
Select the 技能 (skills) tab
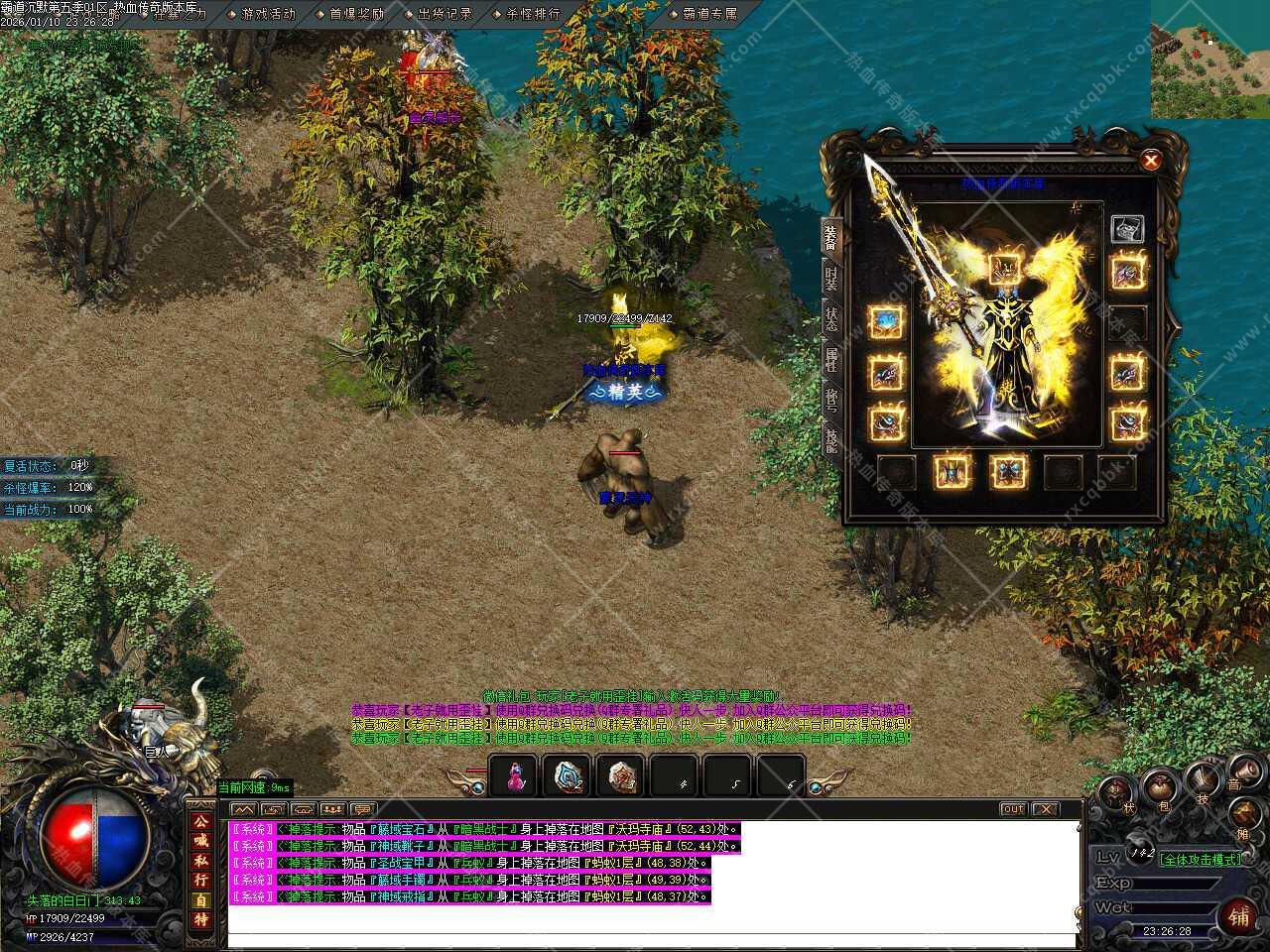pos(831,440)
